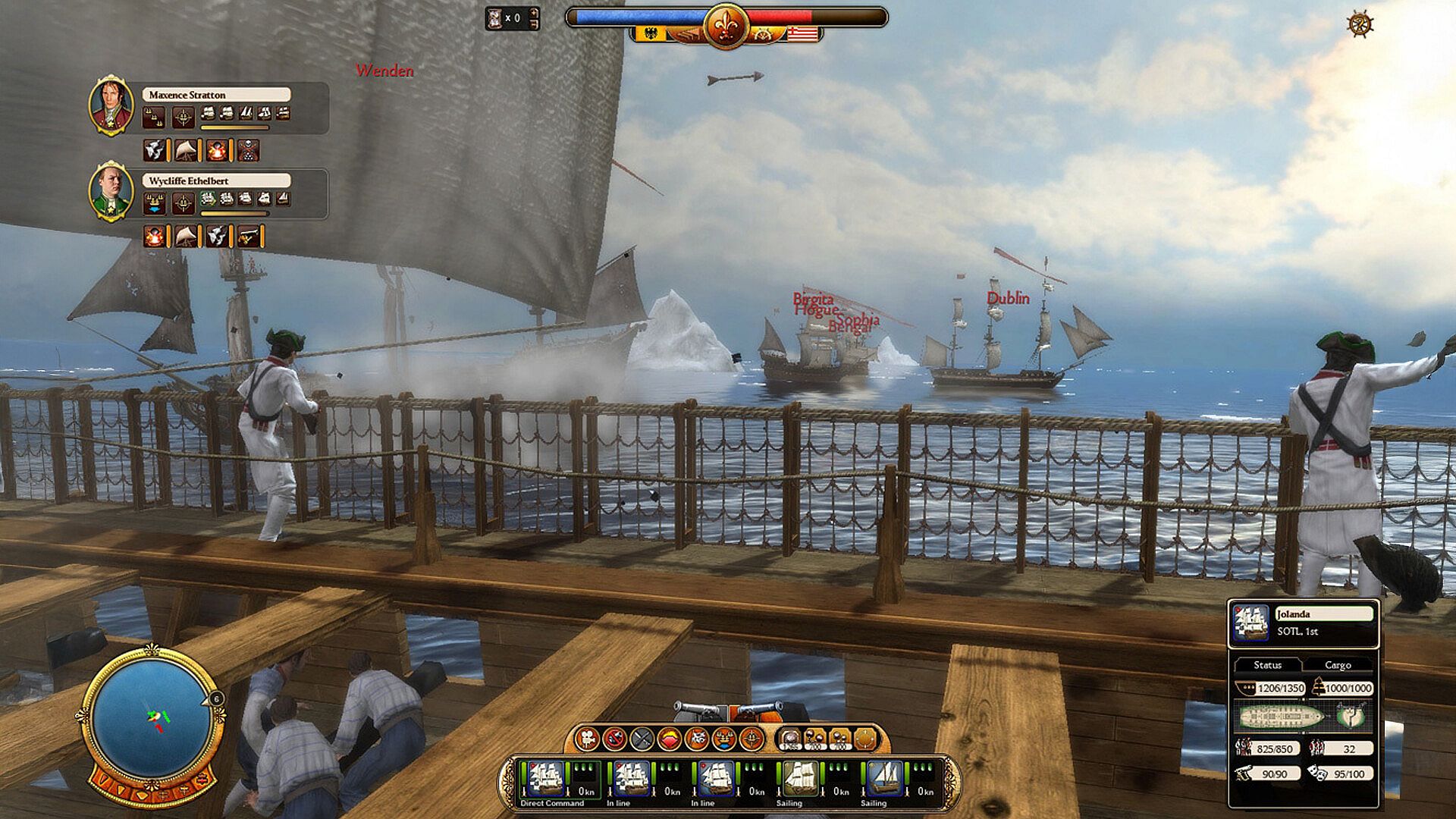Toggle the crossed swords boarding icon

pyautogui.click(x=642, y=738)
